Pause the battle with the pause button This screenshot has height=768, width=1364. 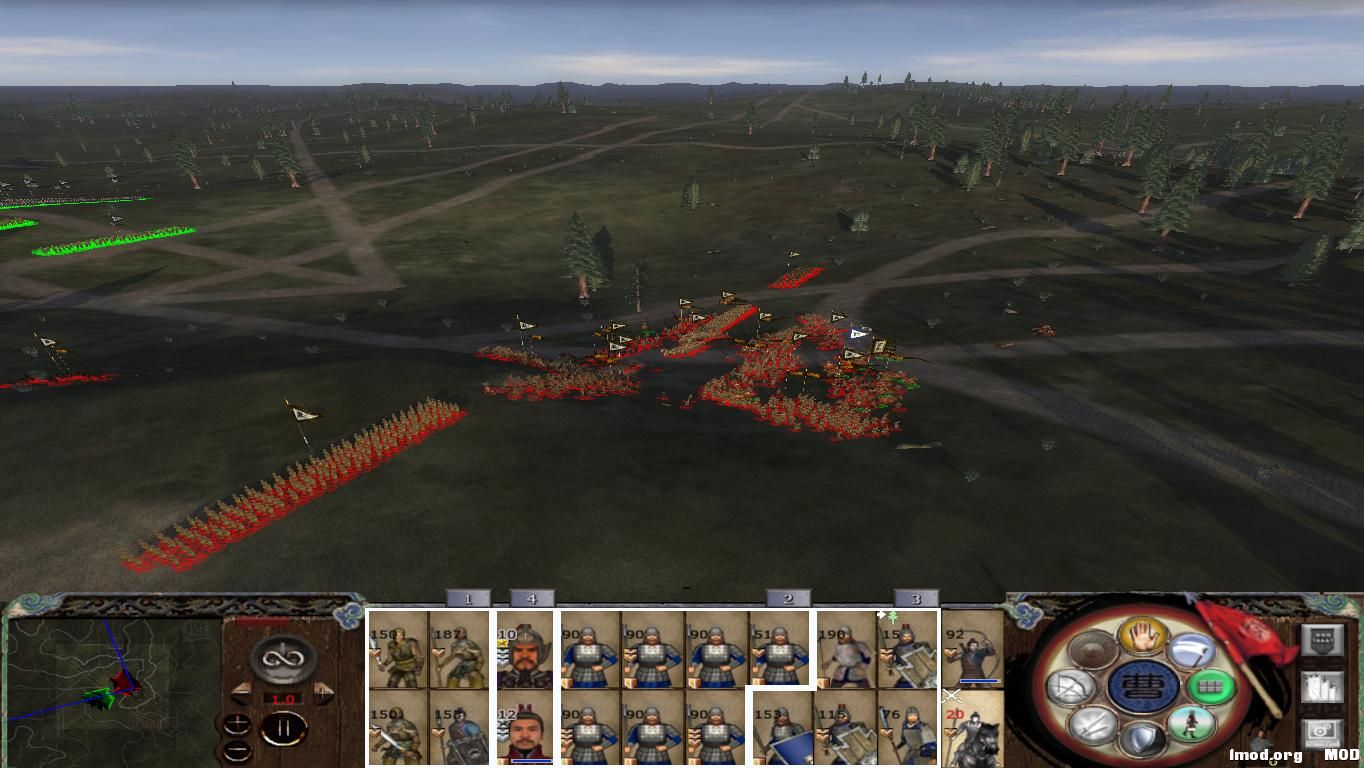pos(285,726)
